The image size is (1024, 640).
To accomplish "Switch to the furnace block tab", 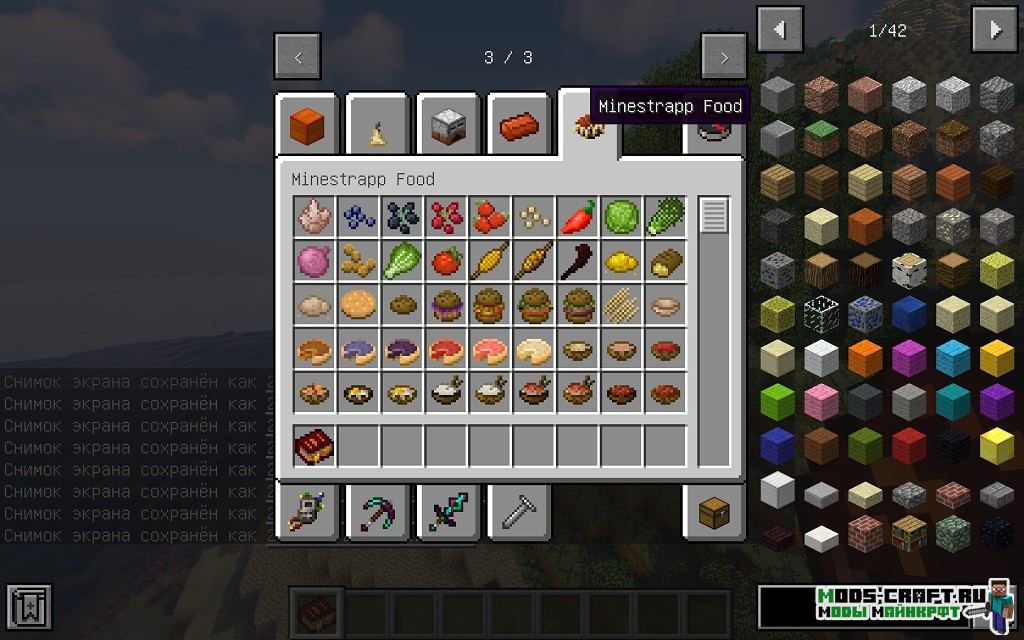I will click(x=448, y=127).
